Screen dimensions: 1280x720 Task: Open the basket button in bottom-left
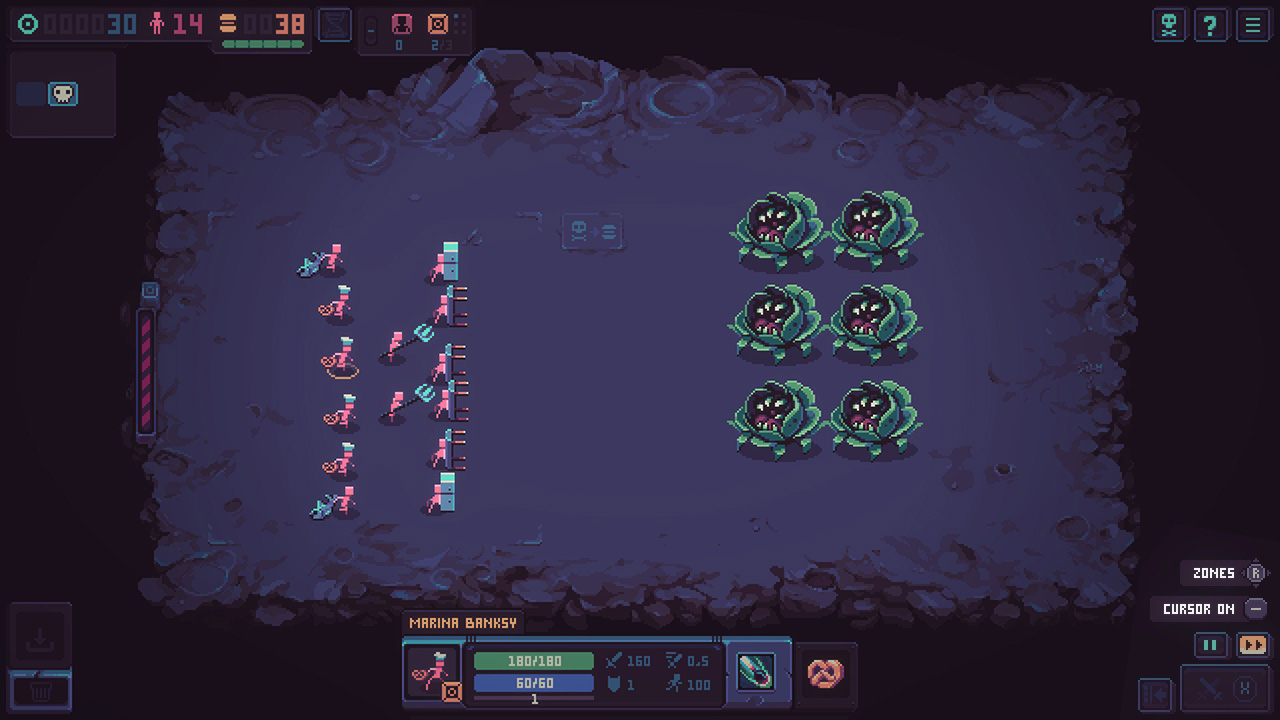[x=41, y=689]
